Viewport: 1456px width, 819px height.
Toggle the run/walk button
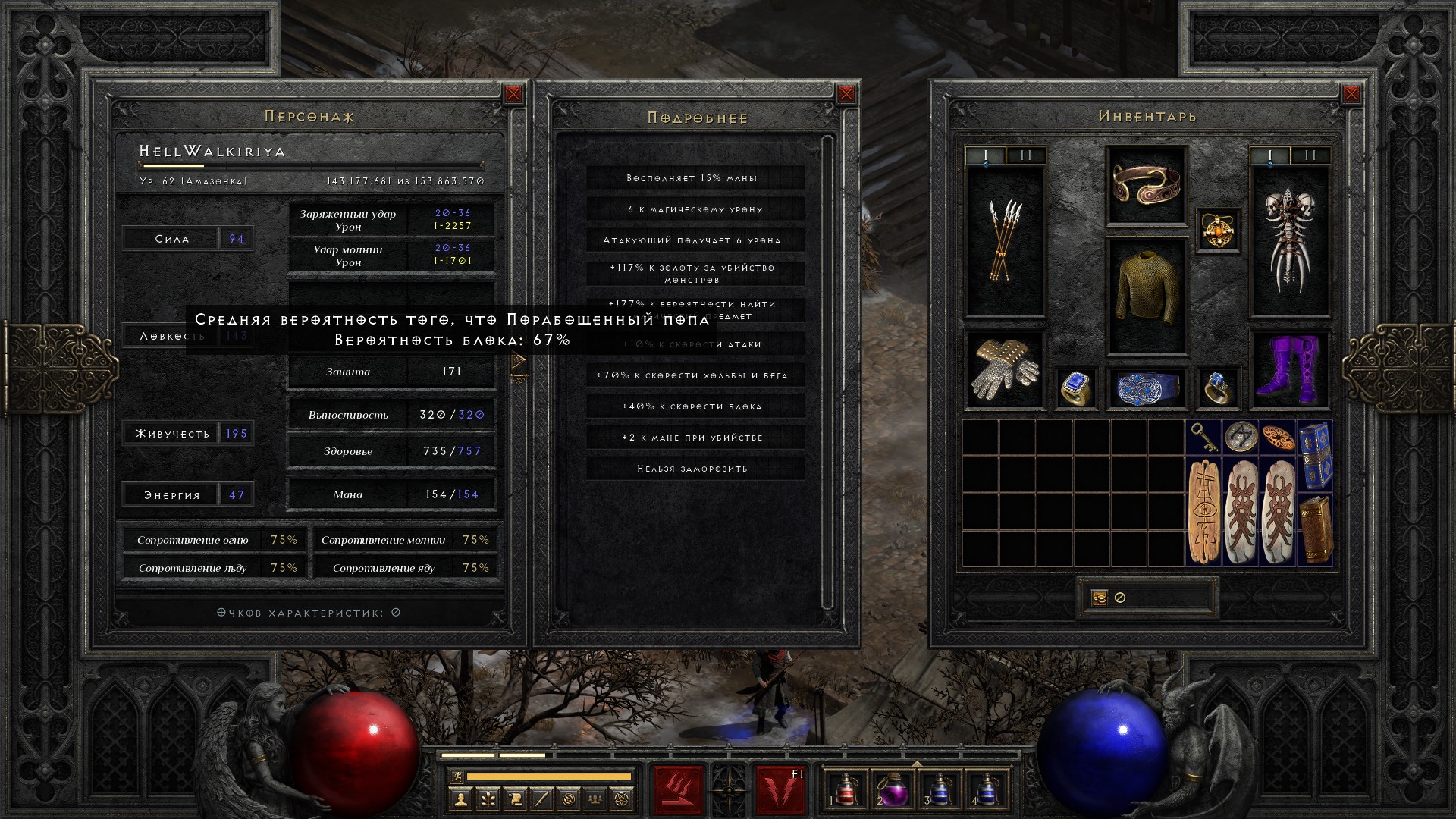point(455,777)
